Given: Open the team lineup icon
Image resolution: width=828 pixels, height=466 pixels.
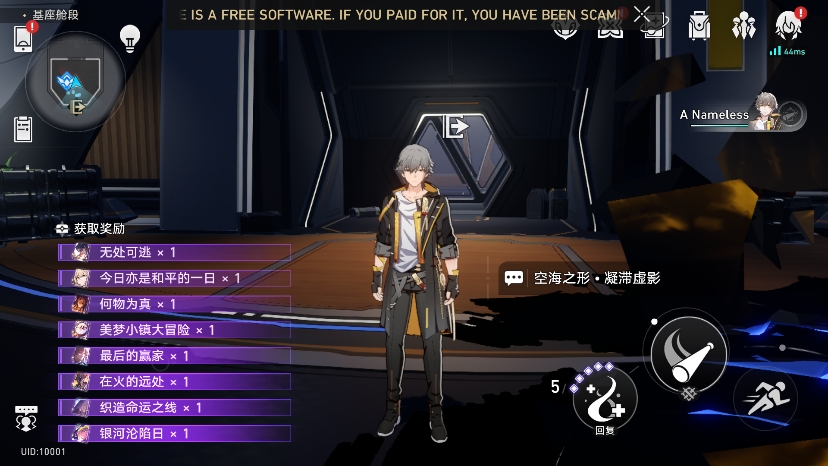Looking at the screenshot, I should 743,26.
